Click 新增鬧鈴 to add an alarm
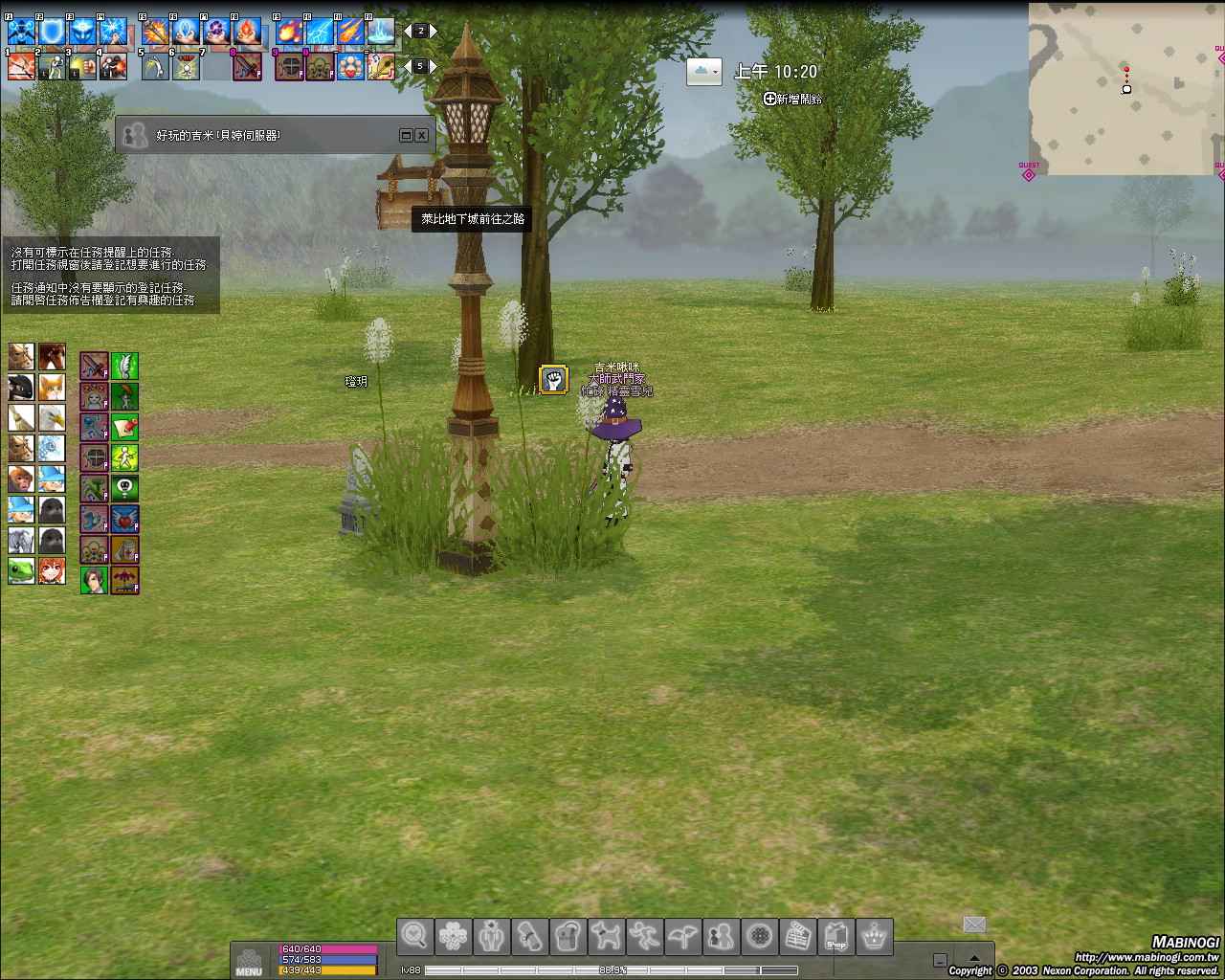Image resolution: width=1225 pixels, height=980 pixels. click(x=793, y=99)
